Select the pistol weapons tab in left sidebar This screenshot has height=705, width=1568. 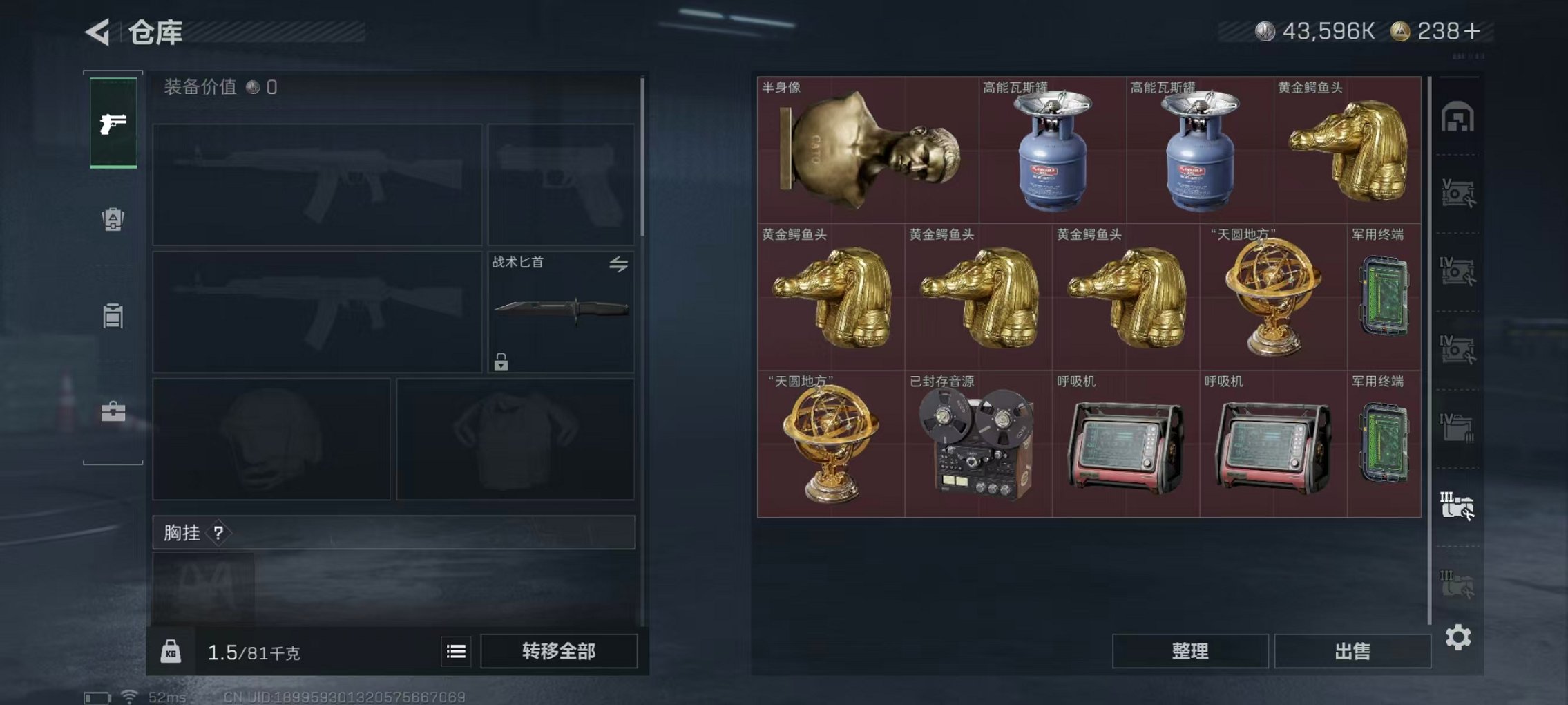113,123
